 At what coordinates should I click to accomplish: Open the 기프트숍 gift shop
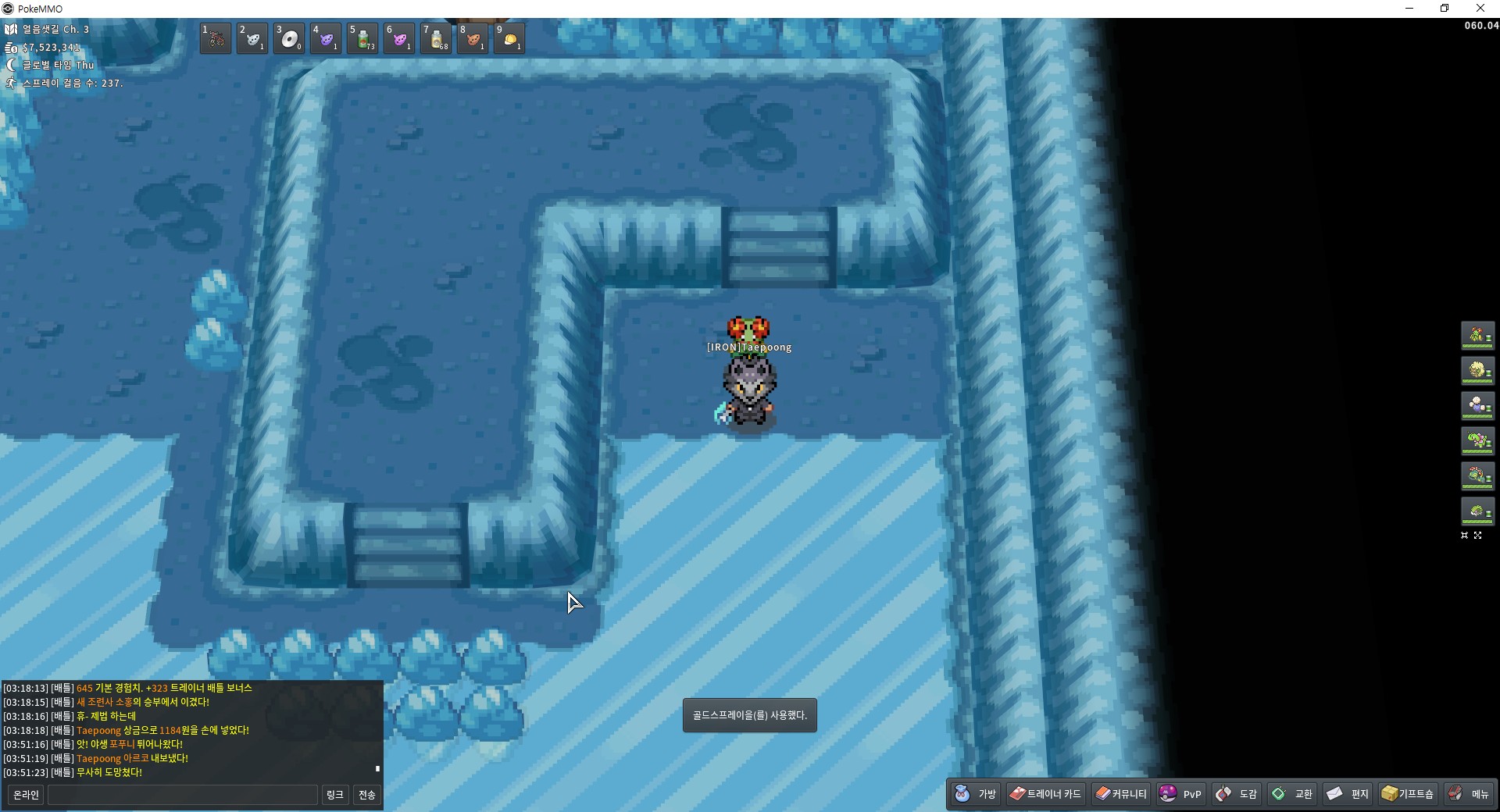[x=1407, y=794]
